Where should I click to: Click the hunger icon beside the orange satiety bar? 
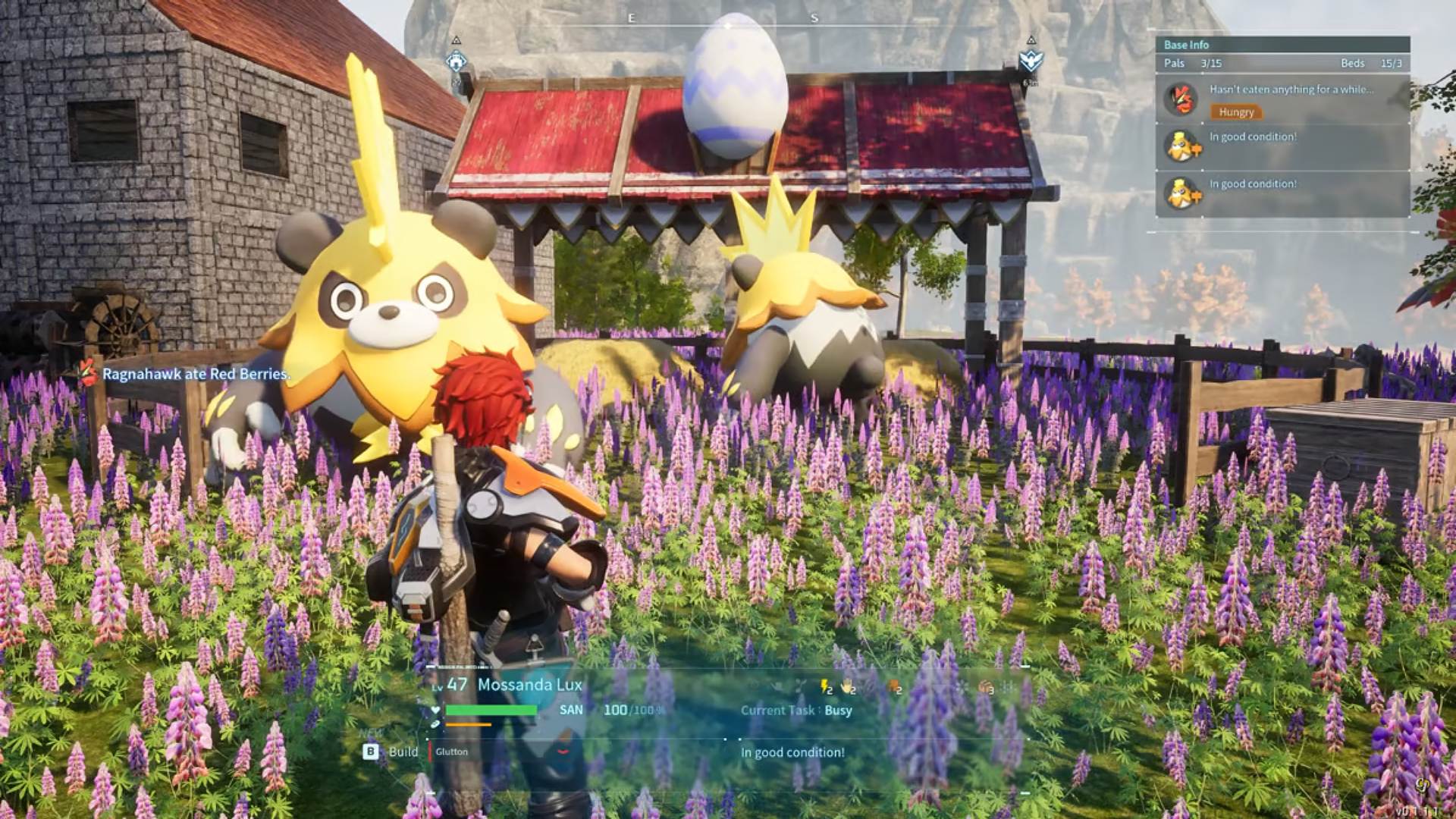(435, 725)
